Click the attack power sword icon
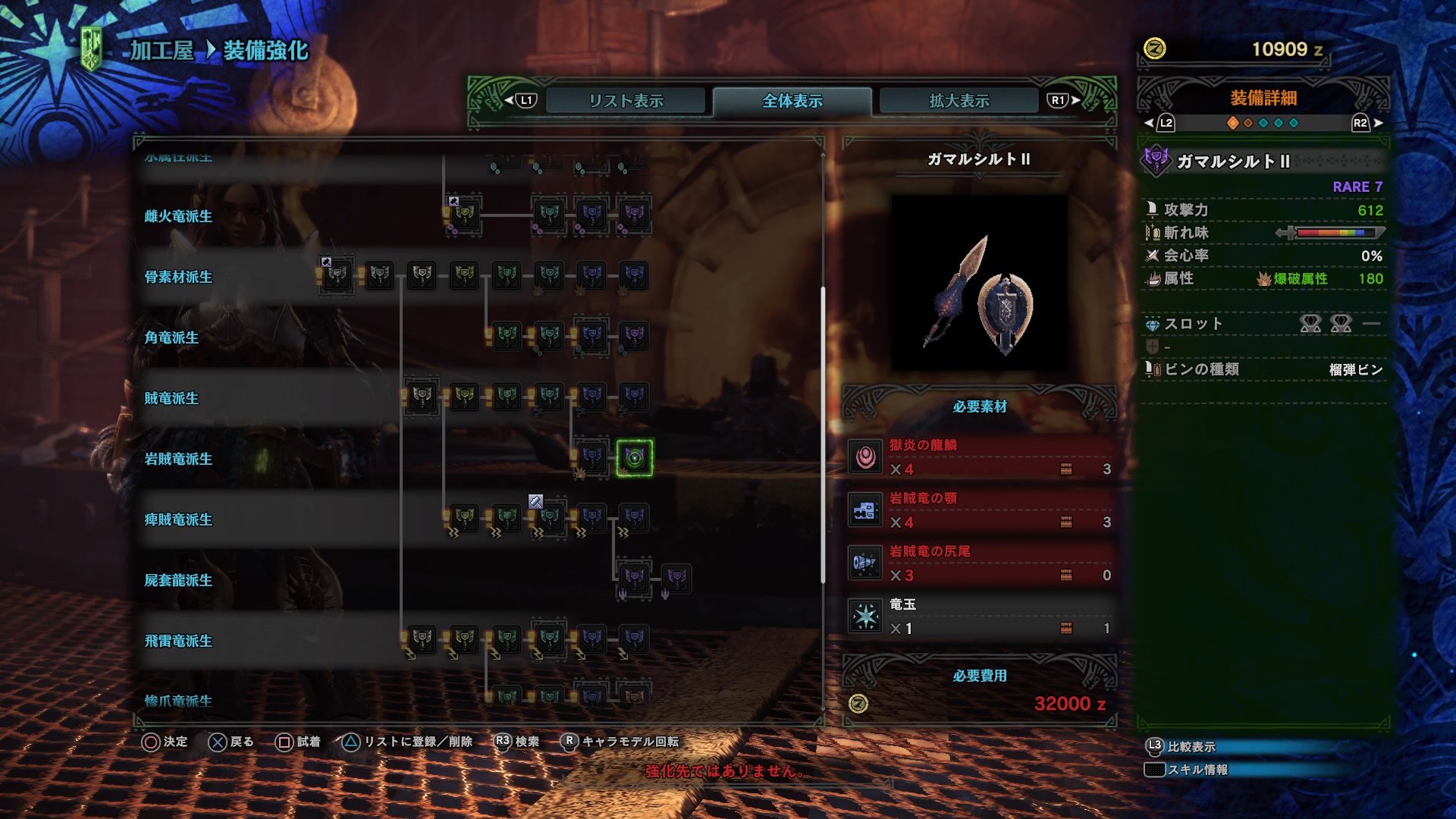This screenshot has height=819, width=1456. point(1151,209)
